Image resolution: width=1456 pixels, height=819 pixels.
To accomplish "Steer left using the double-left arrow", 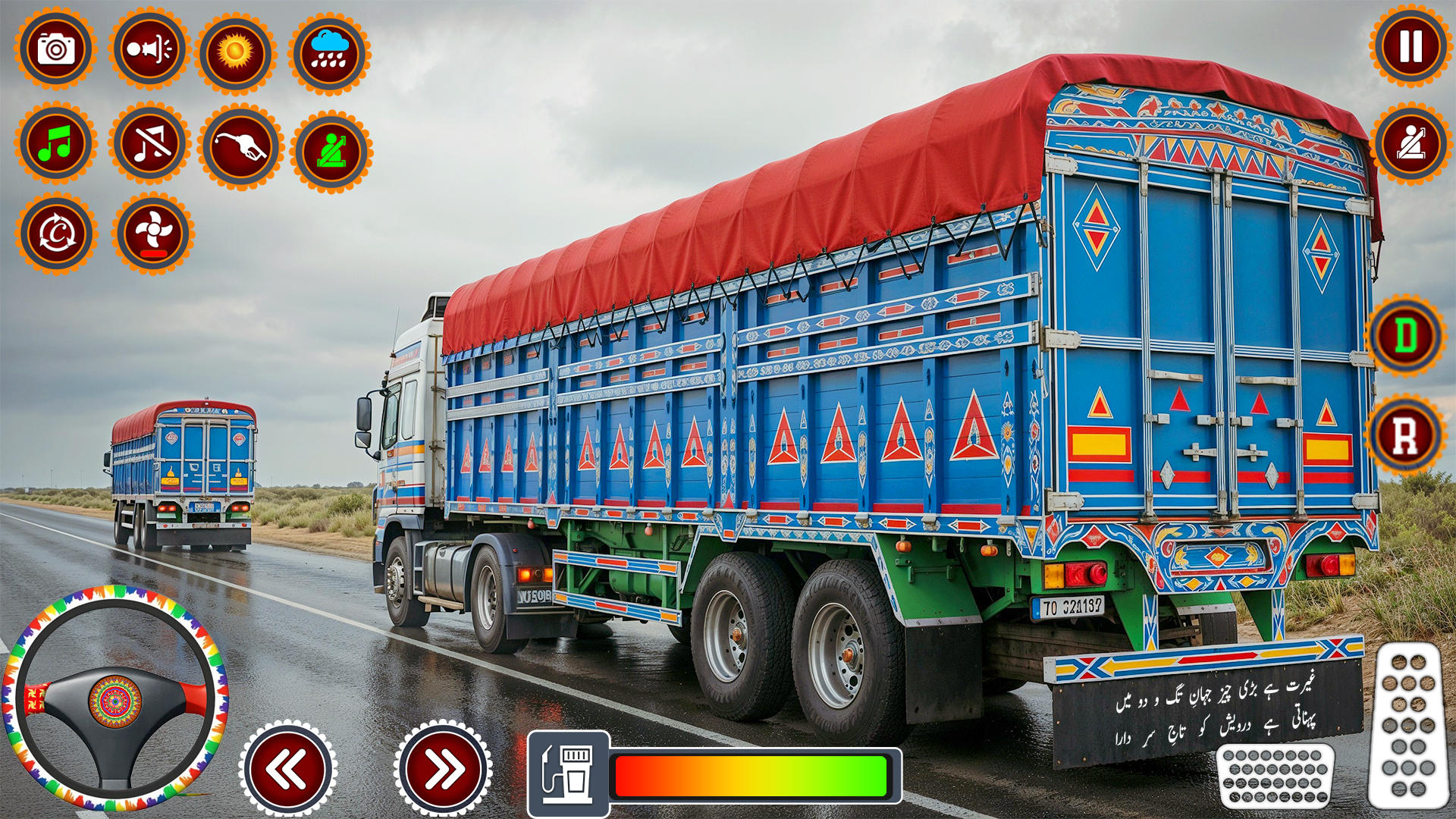I will [x=287, y=767].
